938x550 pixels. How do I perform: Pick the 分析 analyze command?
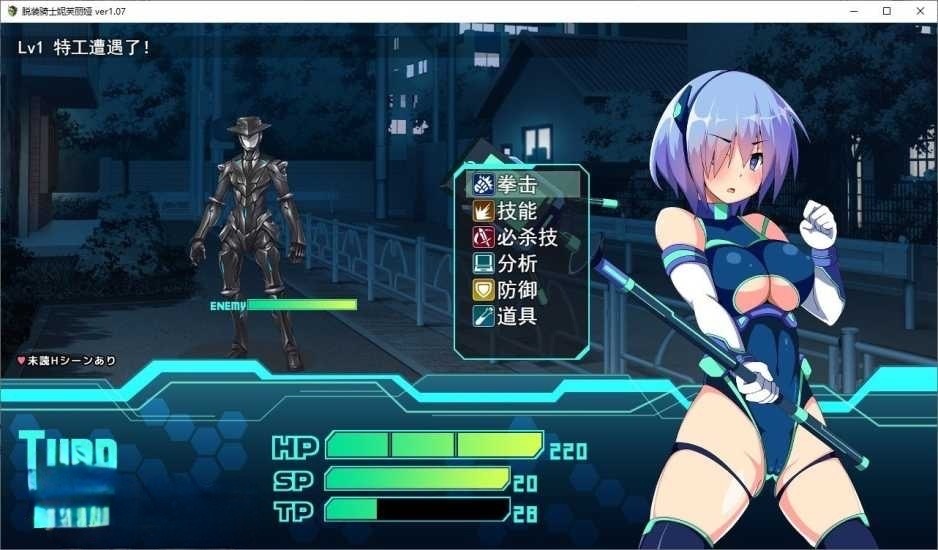pos(517,264)
